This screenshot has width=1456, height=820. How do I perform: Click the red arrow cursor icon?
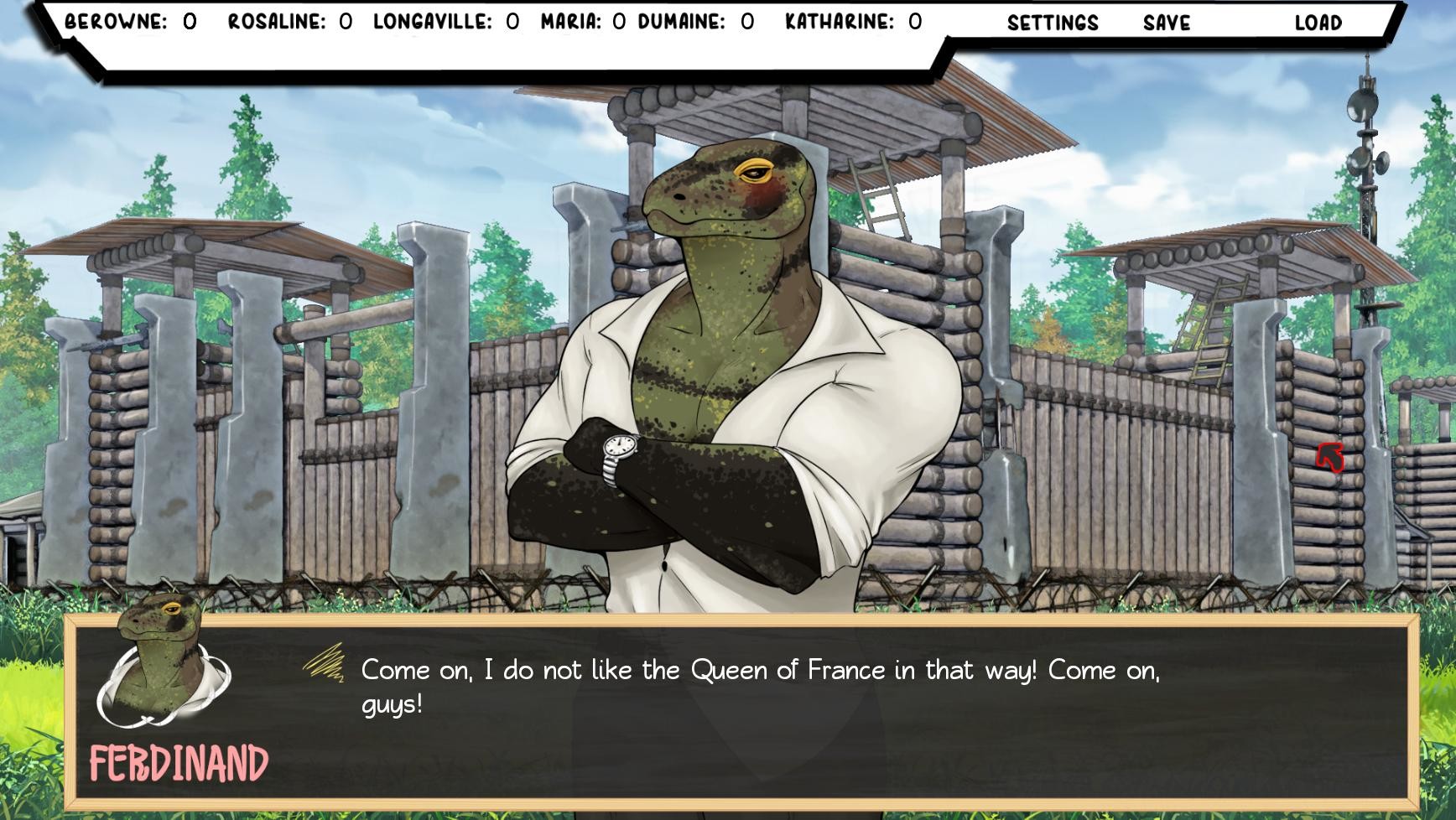coord(1329,456)
